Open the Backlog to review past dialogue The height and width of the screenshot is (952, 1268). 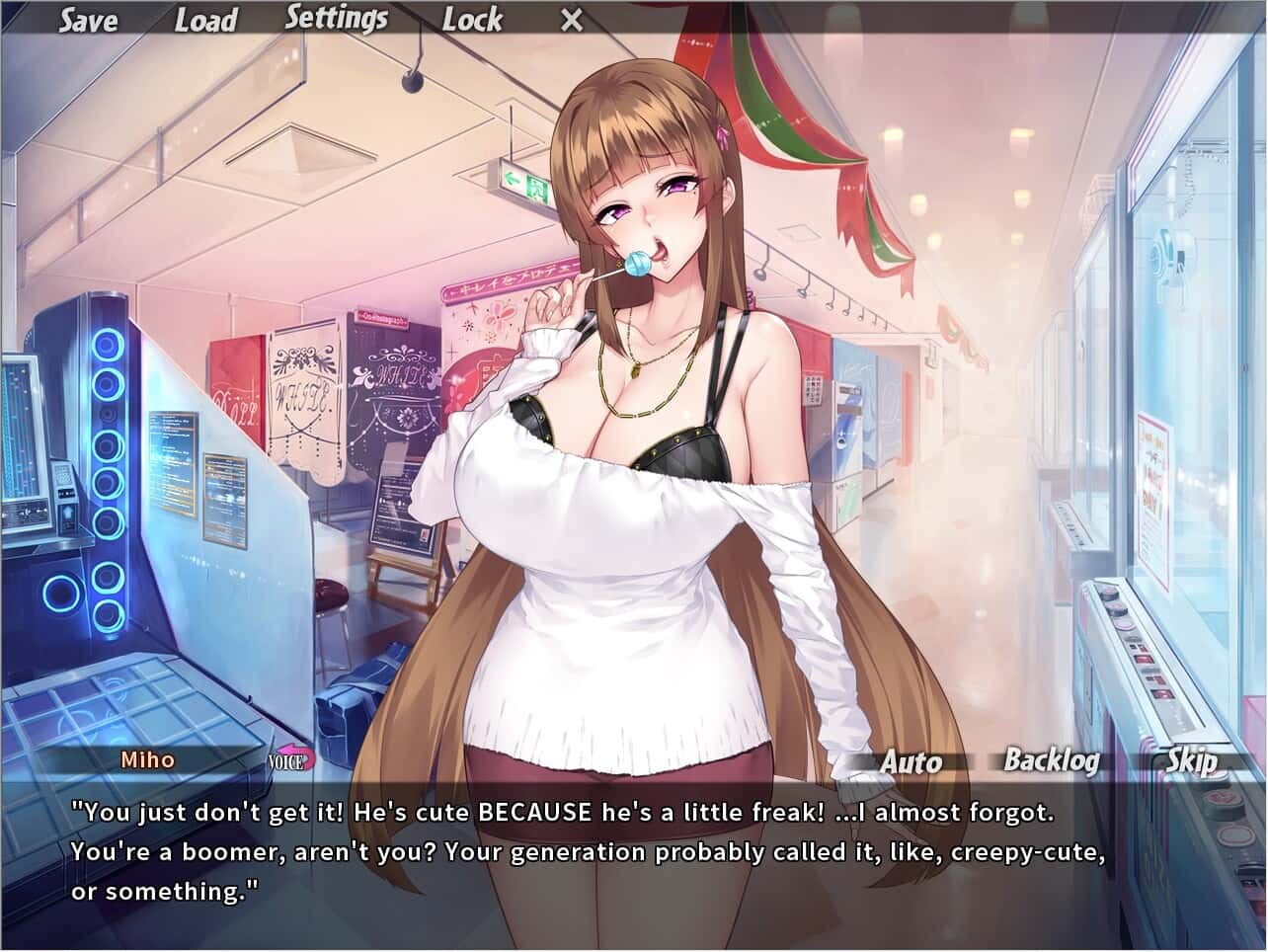click(x=1052, y=760)
